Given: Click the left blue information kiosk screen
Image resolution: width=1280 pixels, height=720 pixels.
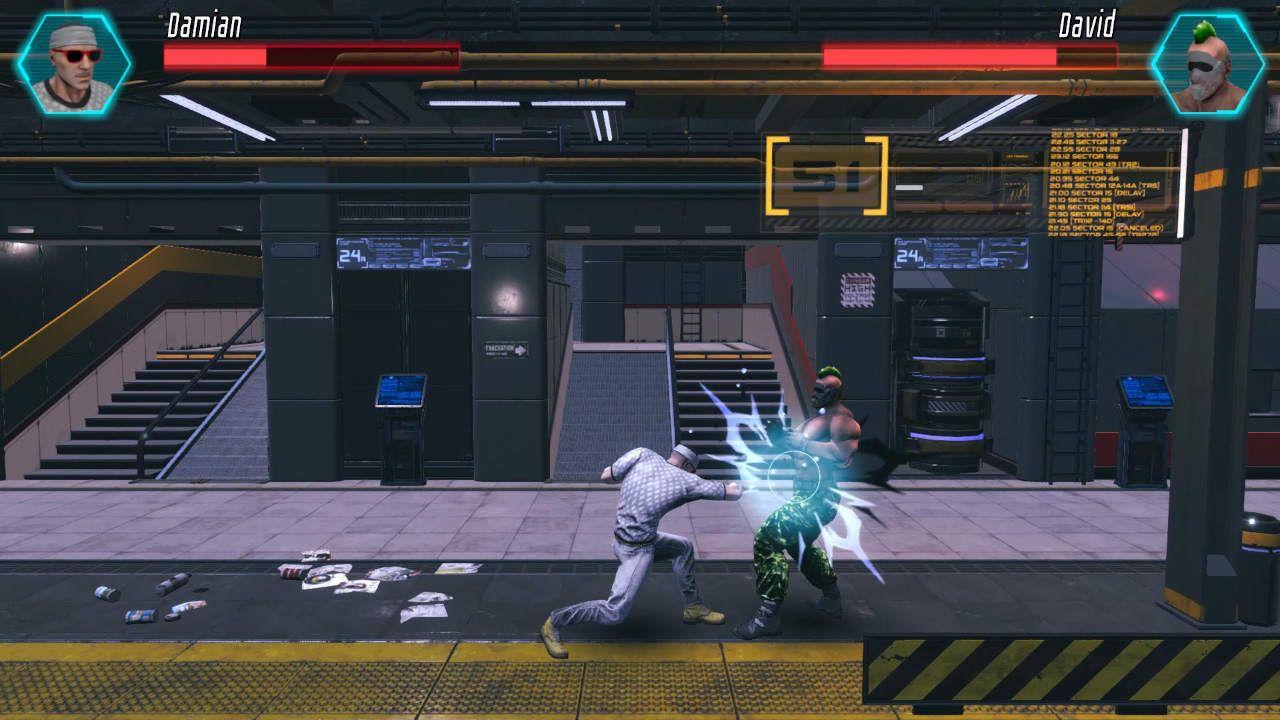Looking at the screenshot, I should tap(399, 389).
